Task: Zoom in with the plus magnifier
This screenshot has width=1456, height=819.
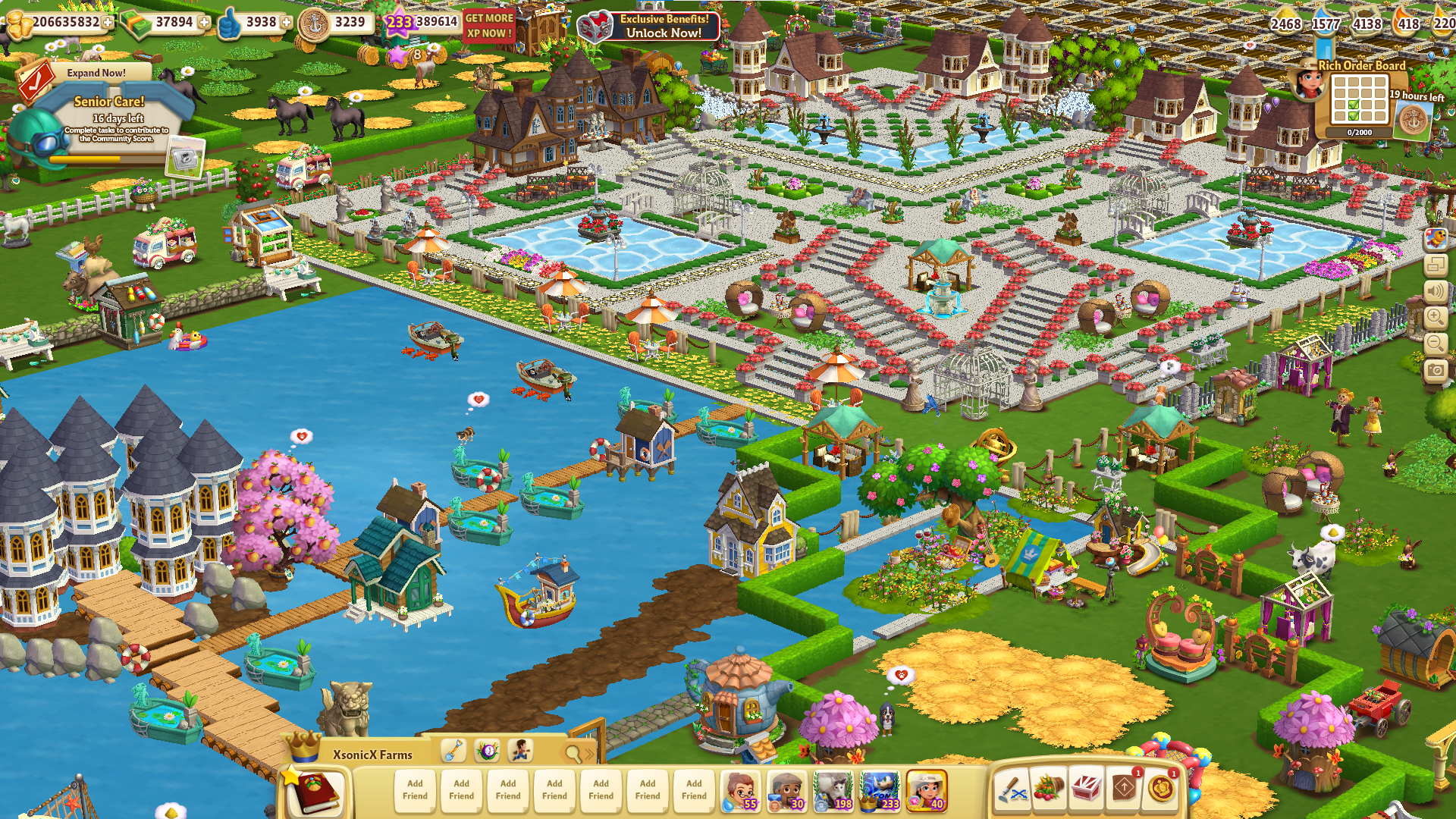Action: pyautogui.click(x=1436, y=318)
